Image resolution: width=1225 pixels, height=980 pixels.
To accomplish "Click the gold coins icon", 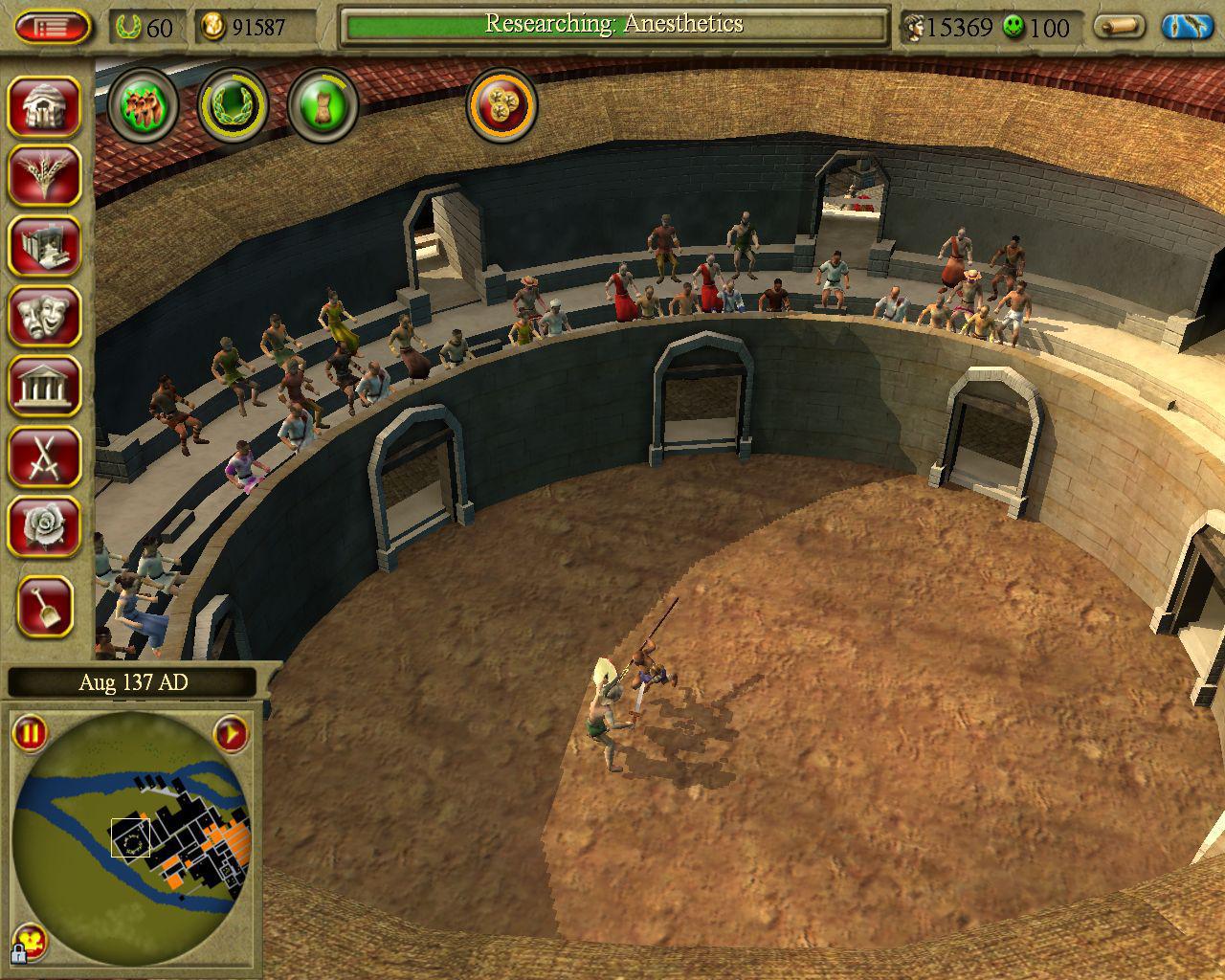I will coord(502,103).
